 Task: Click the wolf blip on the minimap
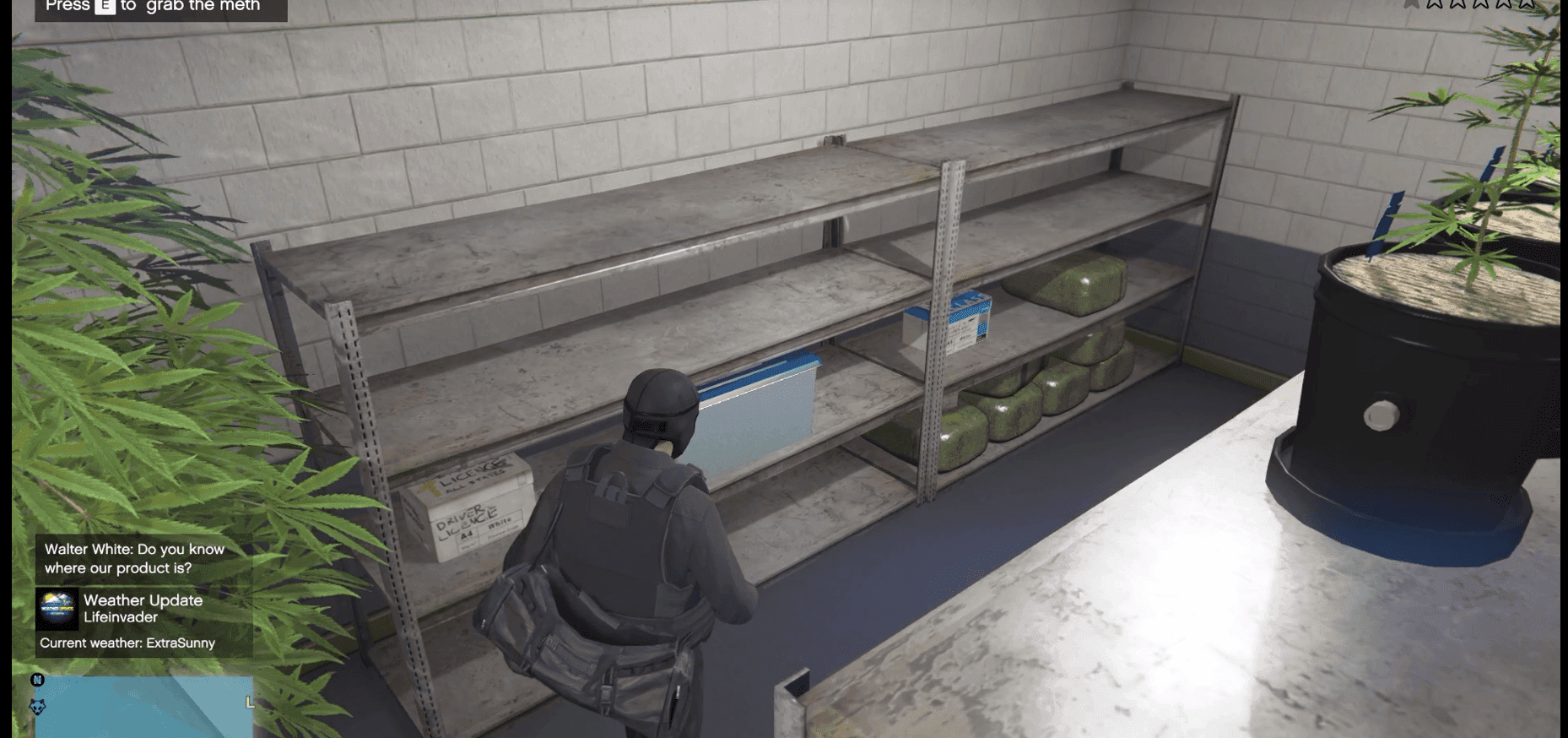tap(37, 707)
